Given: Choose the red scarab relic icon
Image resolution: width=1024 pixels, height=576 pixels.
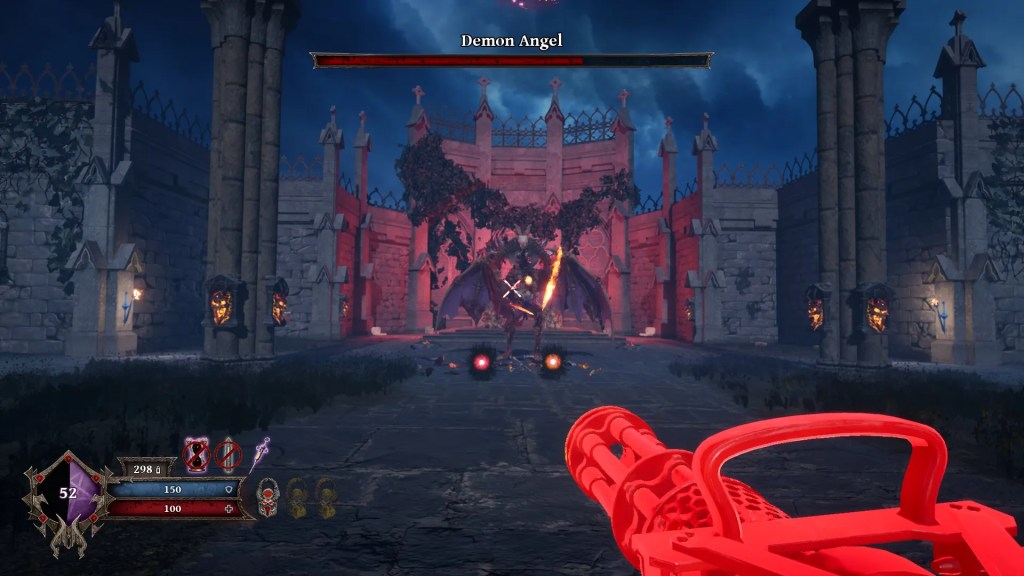Looking at the screenshot, I should click(267, 496).
